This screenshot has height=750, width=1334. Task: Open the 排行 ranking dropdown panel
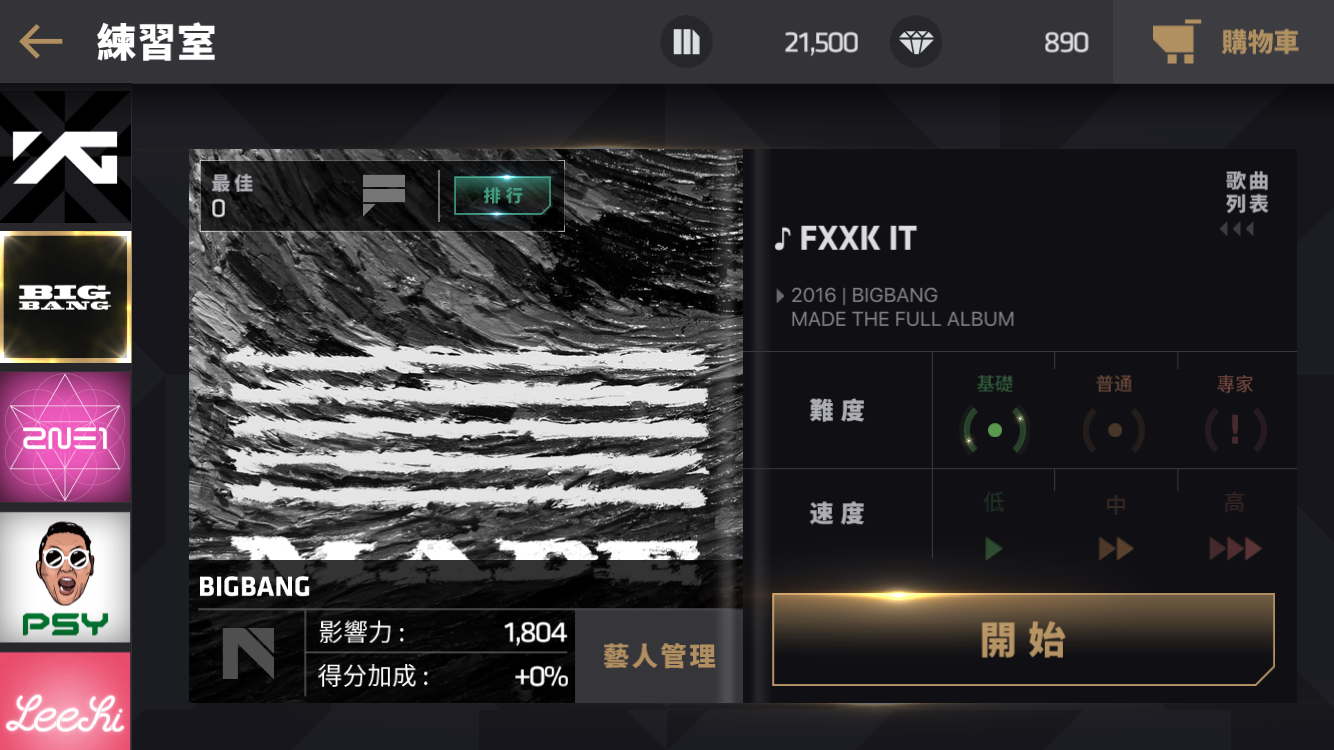pos(502,195)
